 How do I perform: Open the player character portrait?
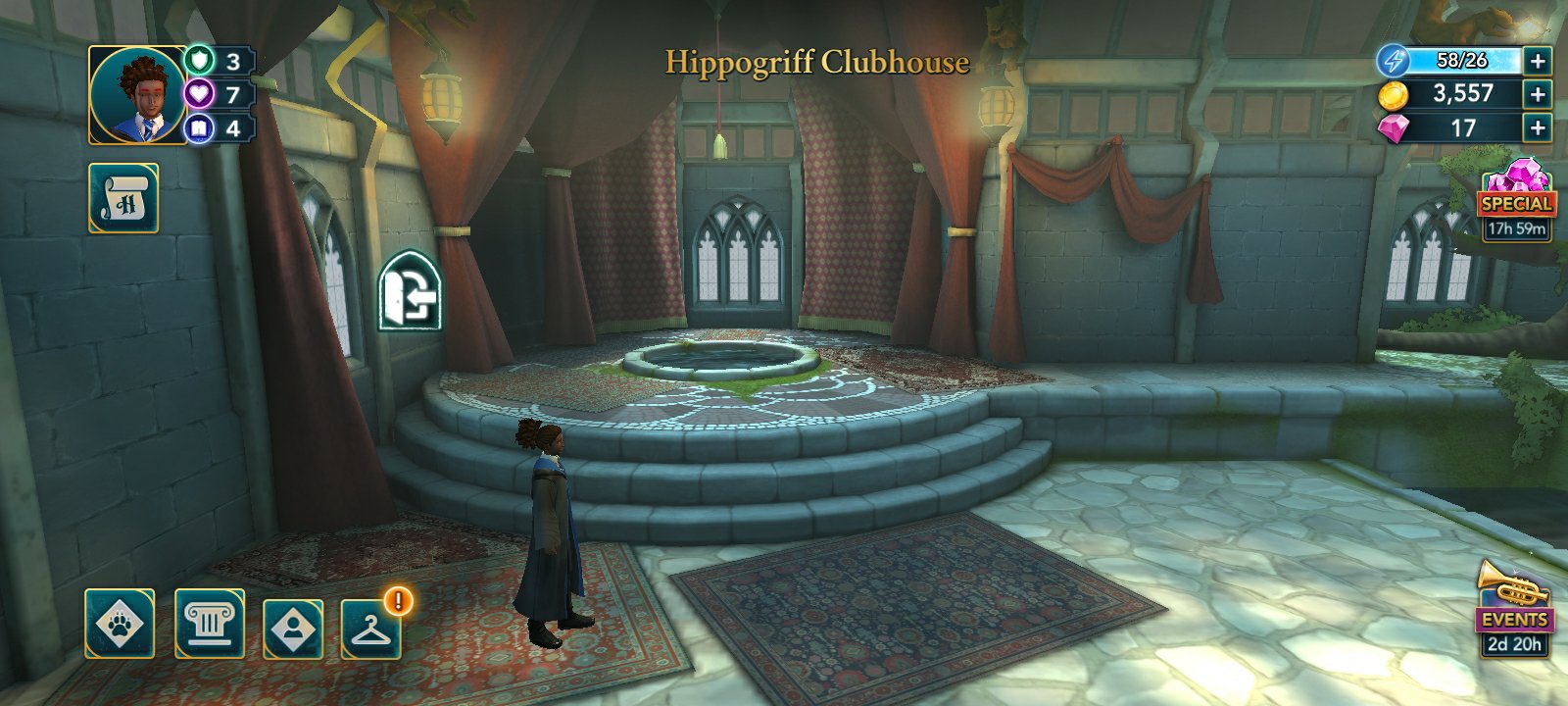(138, 95)
